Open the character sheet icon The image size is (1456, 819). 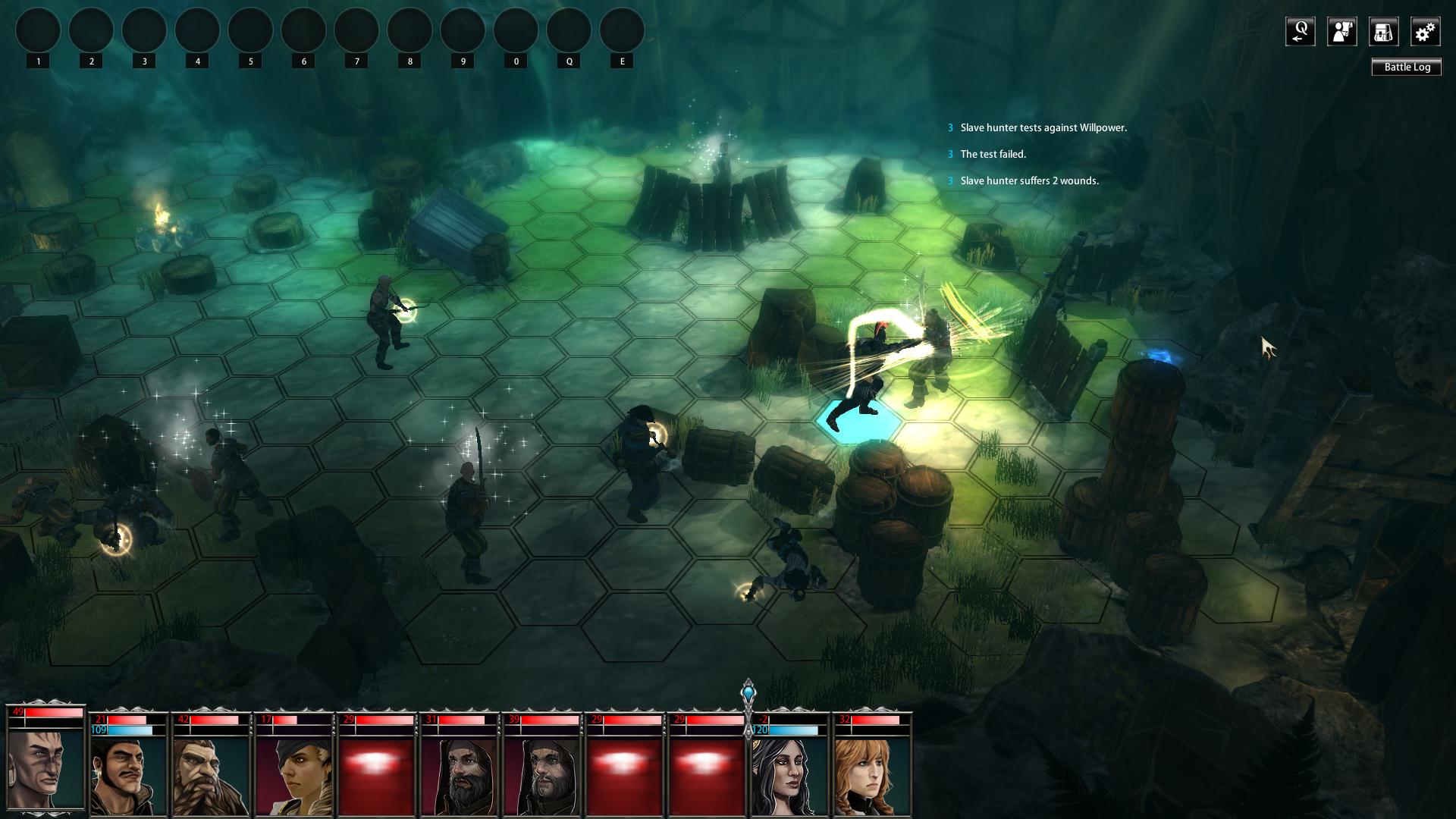click(x=1341, y=32)
